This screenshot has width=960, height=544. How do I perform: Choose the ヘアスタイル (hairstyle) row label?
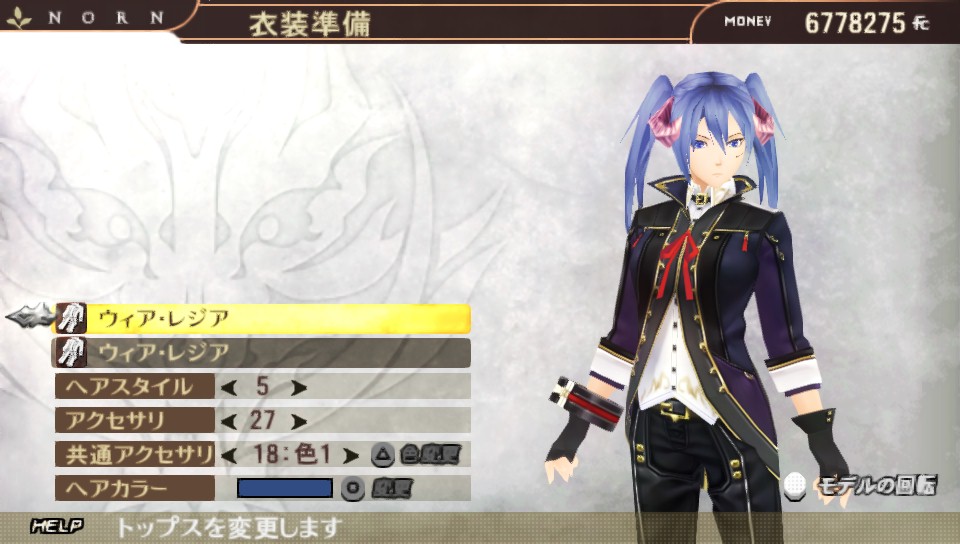coord(134,387)
